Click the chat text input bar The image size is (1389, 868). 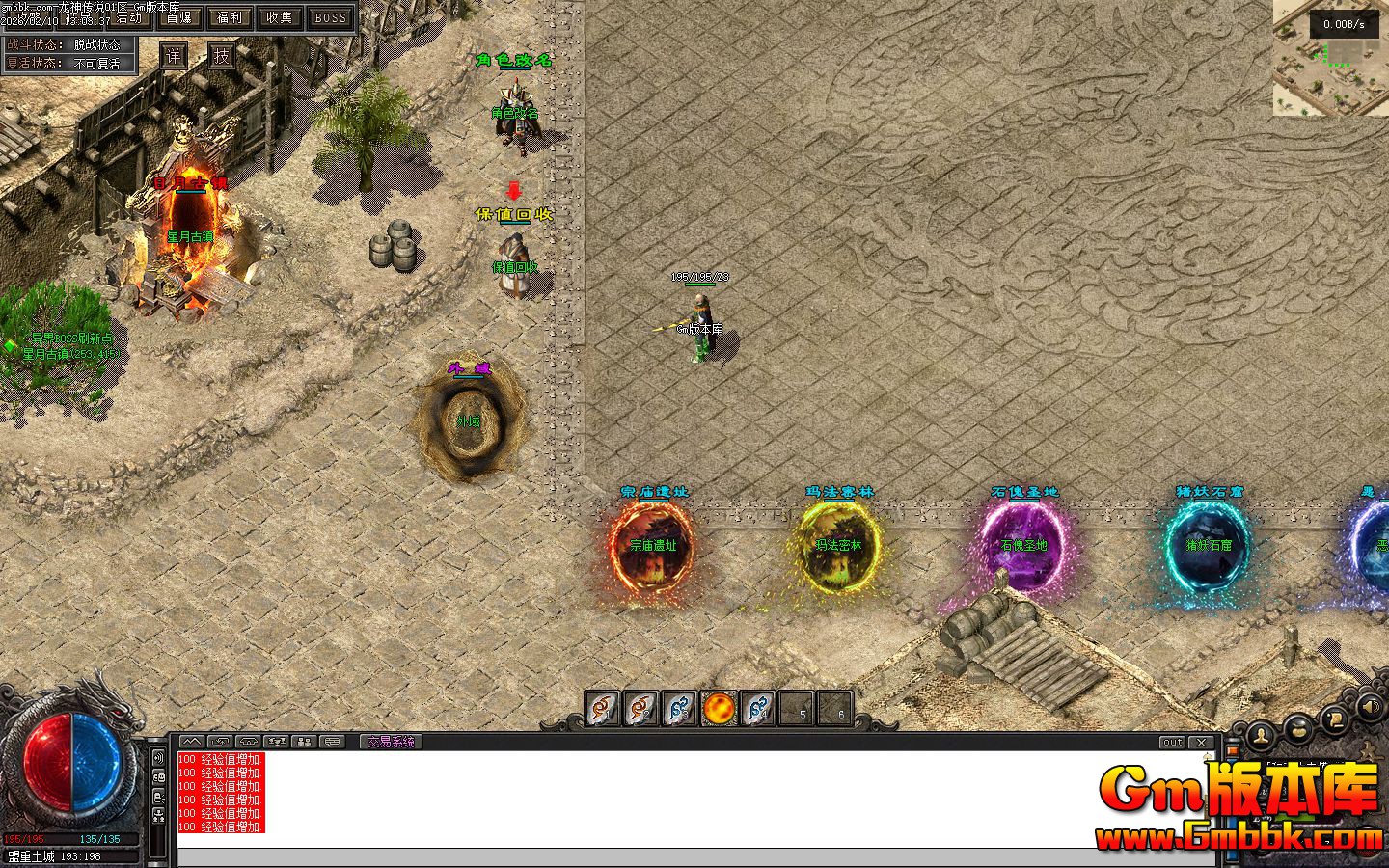(694, 858)
